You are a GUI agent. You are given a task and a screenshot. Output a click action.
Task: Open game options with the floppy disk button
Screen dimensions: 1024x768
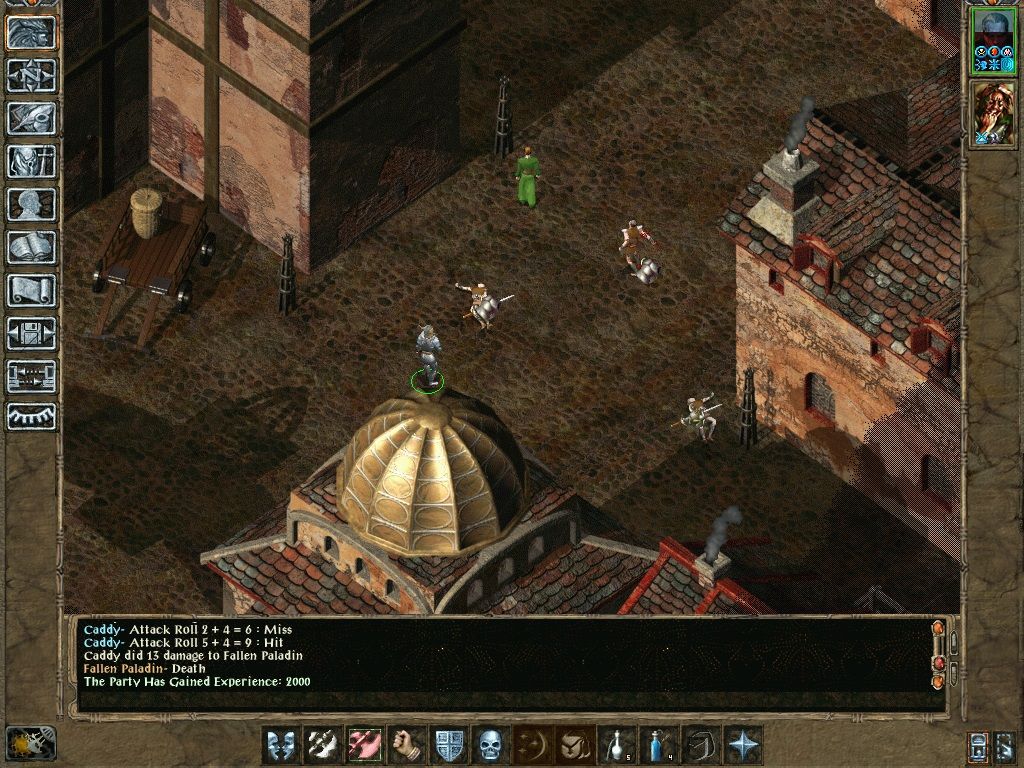tap(31, 333)
